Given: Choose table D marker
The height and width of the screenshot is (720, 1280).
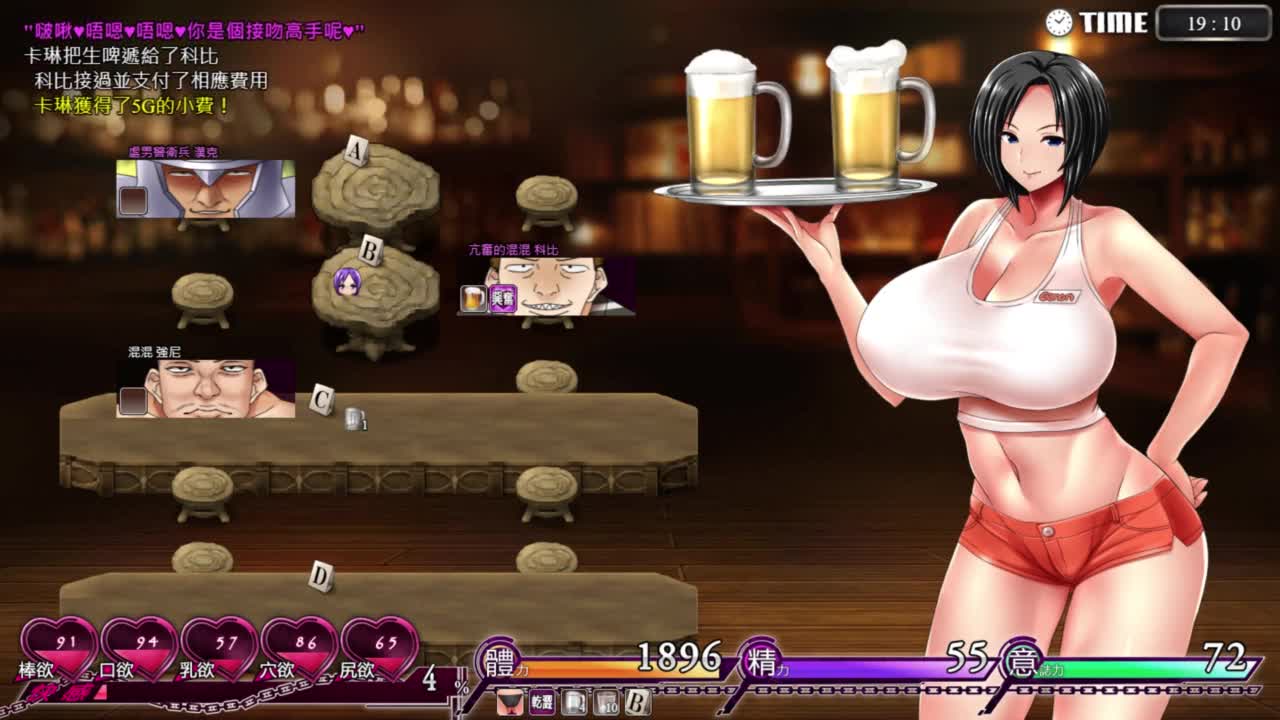Looking at the screenshot, I should [320, 576].
